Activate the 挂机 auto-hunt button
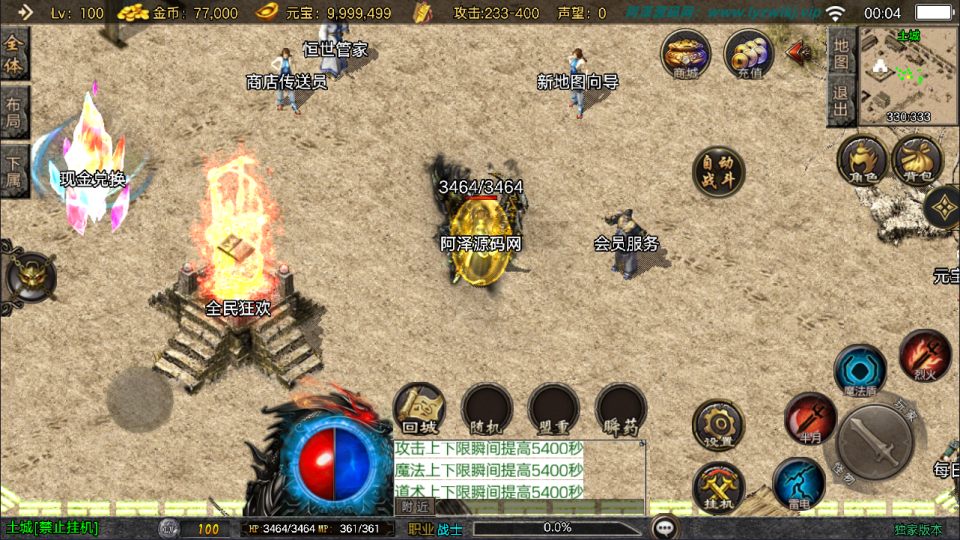Image resolution: width=960 pixels, height=540 pixels. [718, 489]
